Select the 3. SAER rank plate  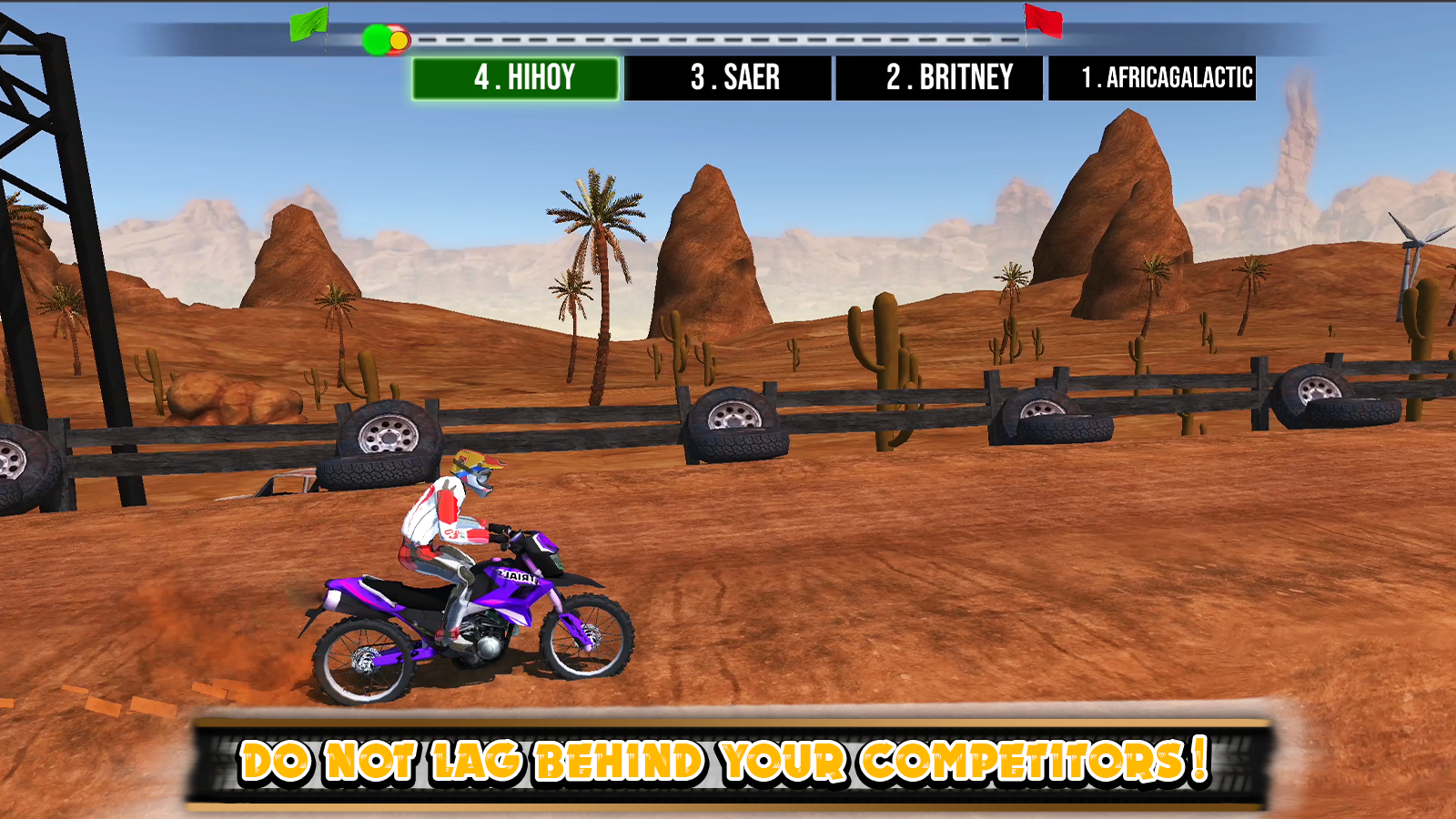(x=735, y=77)
